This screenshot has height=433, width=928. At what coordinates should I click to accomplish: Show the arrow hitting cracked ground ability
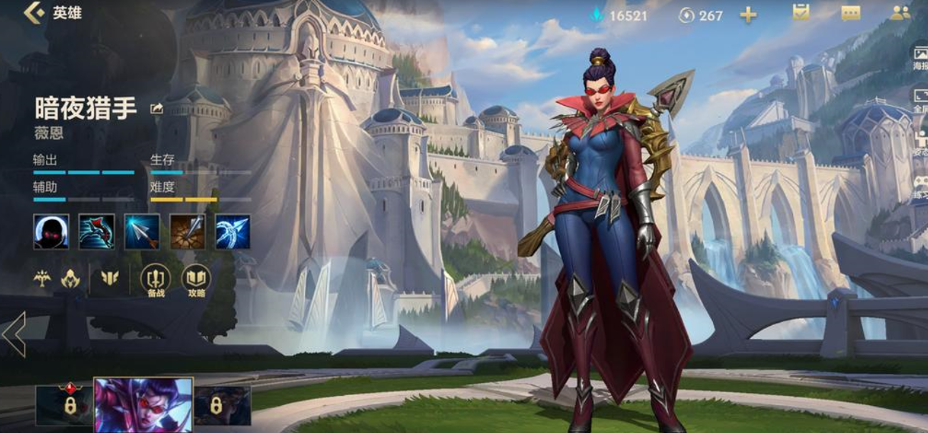click(187, 231)
